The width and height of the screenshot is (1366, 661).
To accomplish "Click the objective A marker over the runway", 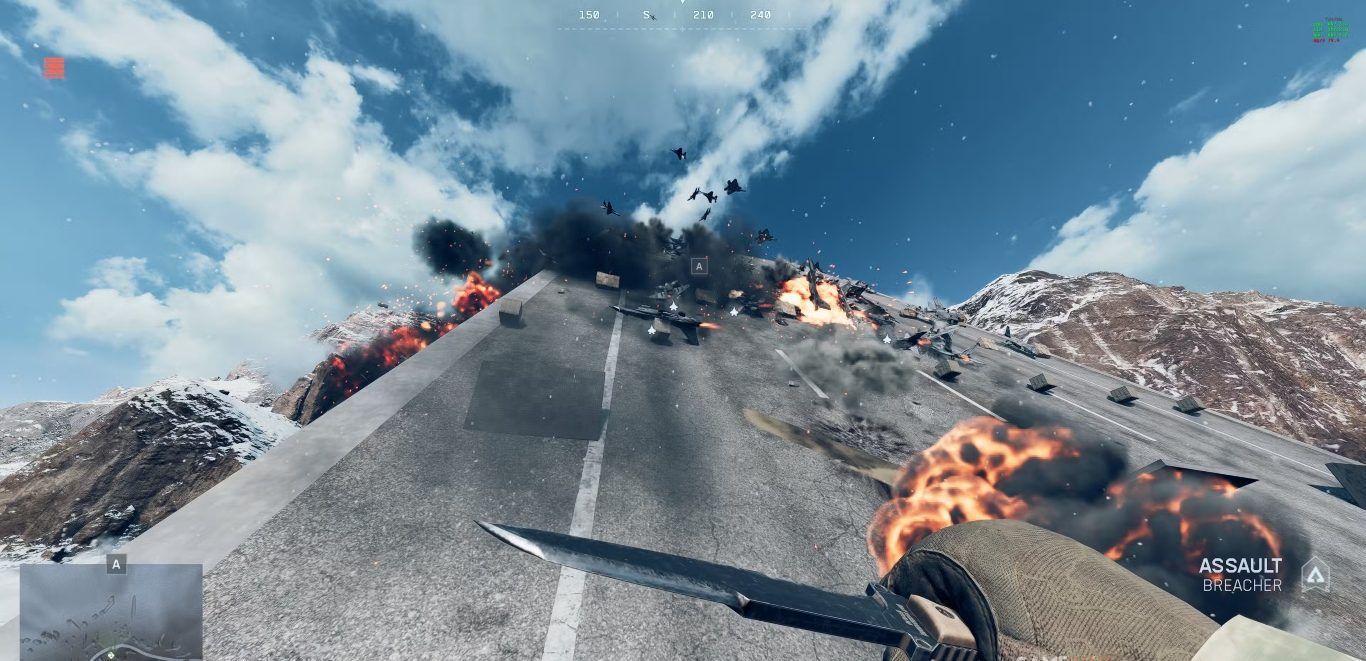I will point(699,266).
